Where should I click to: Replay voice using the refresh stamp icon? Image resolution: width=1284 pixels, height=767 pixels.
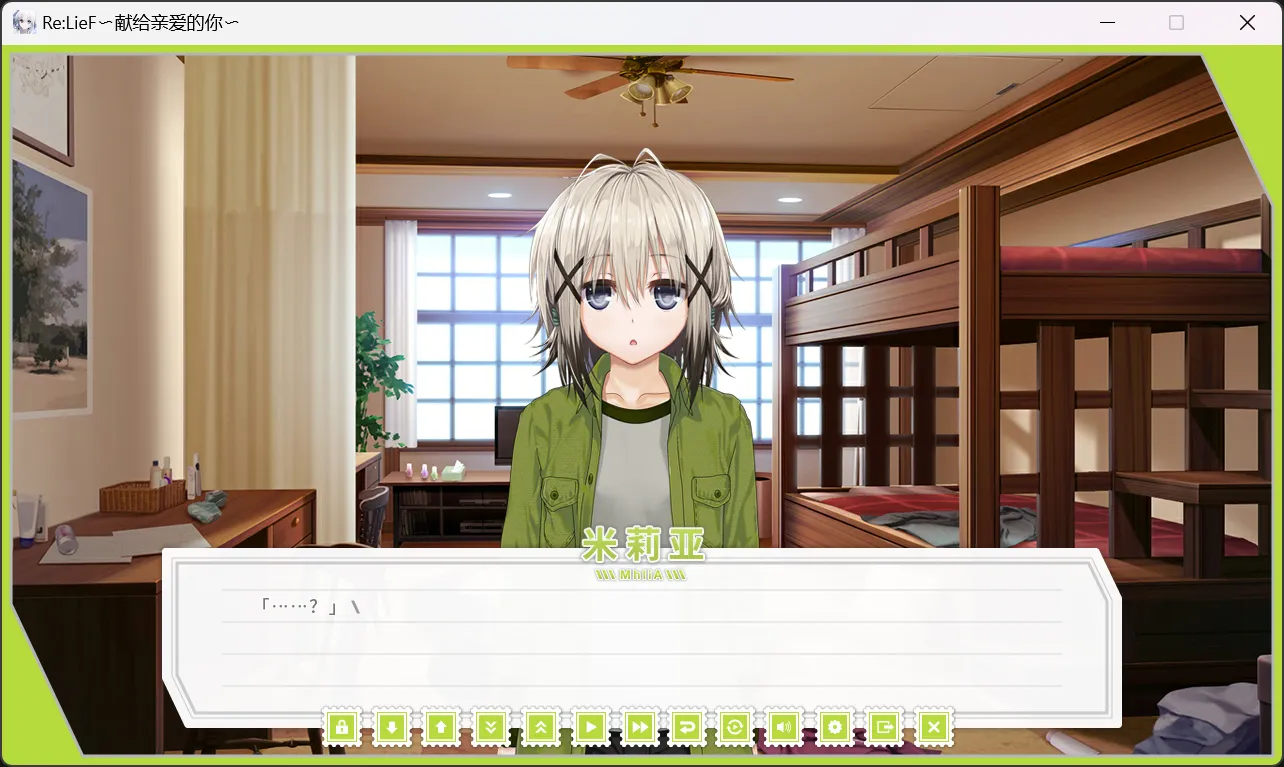(x=737, y=727)
